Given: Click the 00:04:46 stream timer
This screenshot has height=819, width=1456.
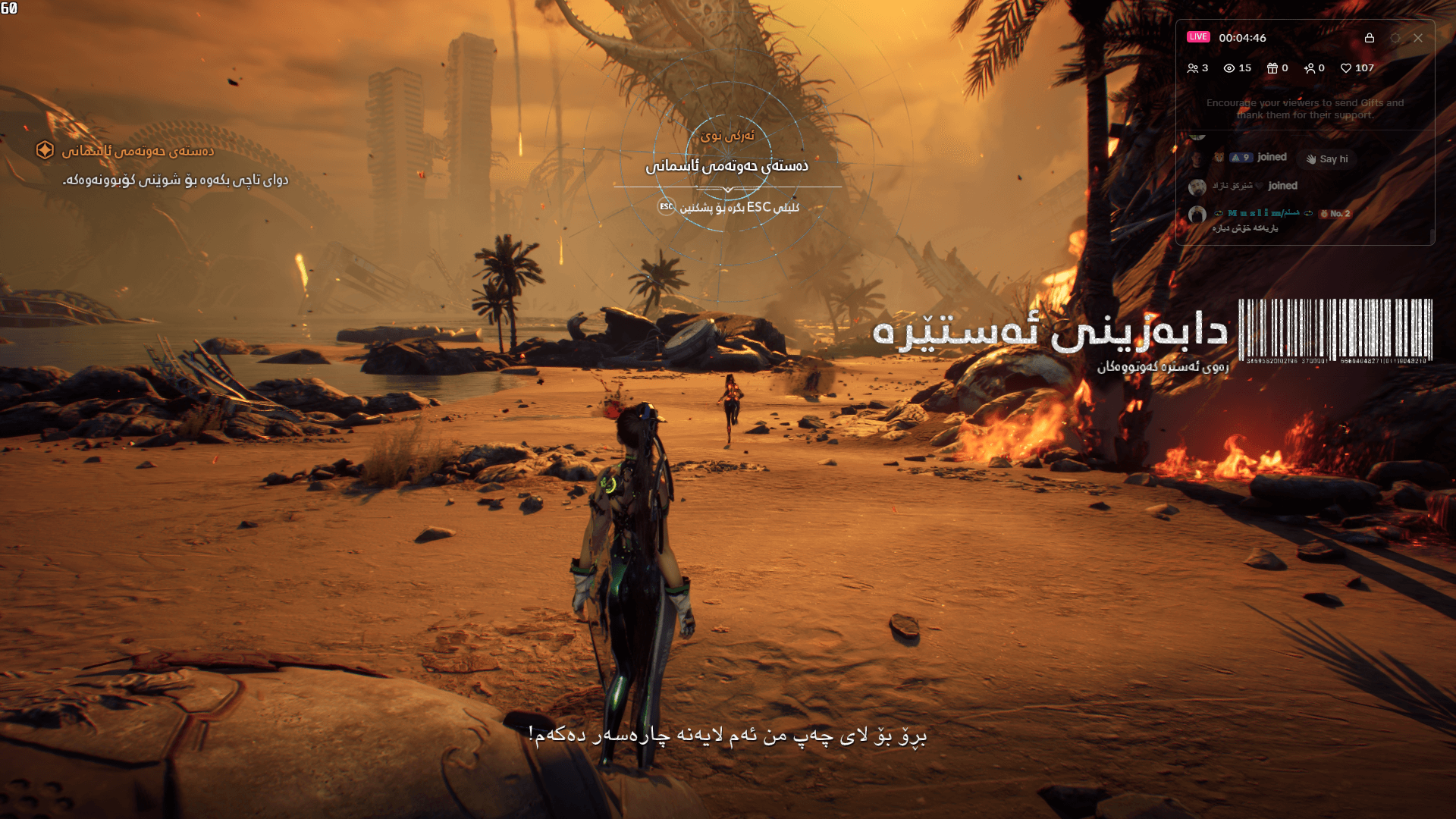Looking at the screenshot, I should coord(1243,38).
